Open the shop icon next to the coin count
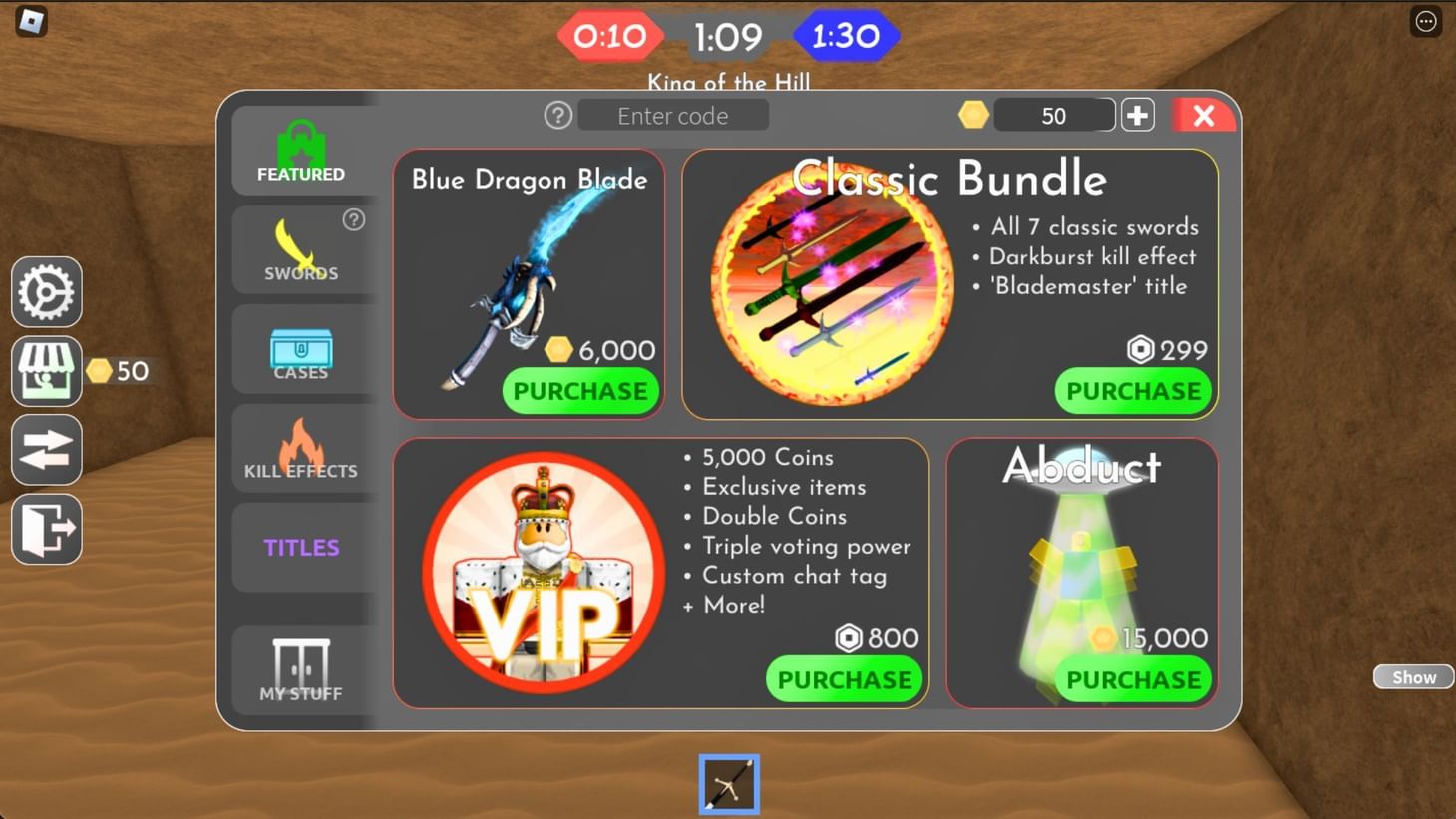 46,370
